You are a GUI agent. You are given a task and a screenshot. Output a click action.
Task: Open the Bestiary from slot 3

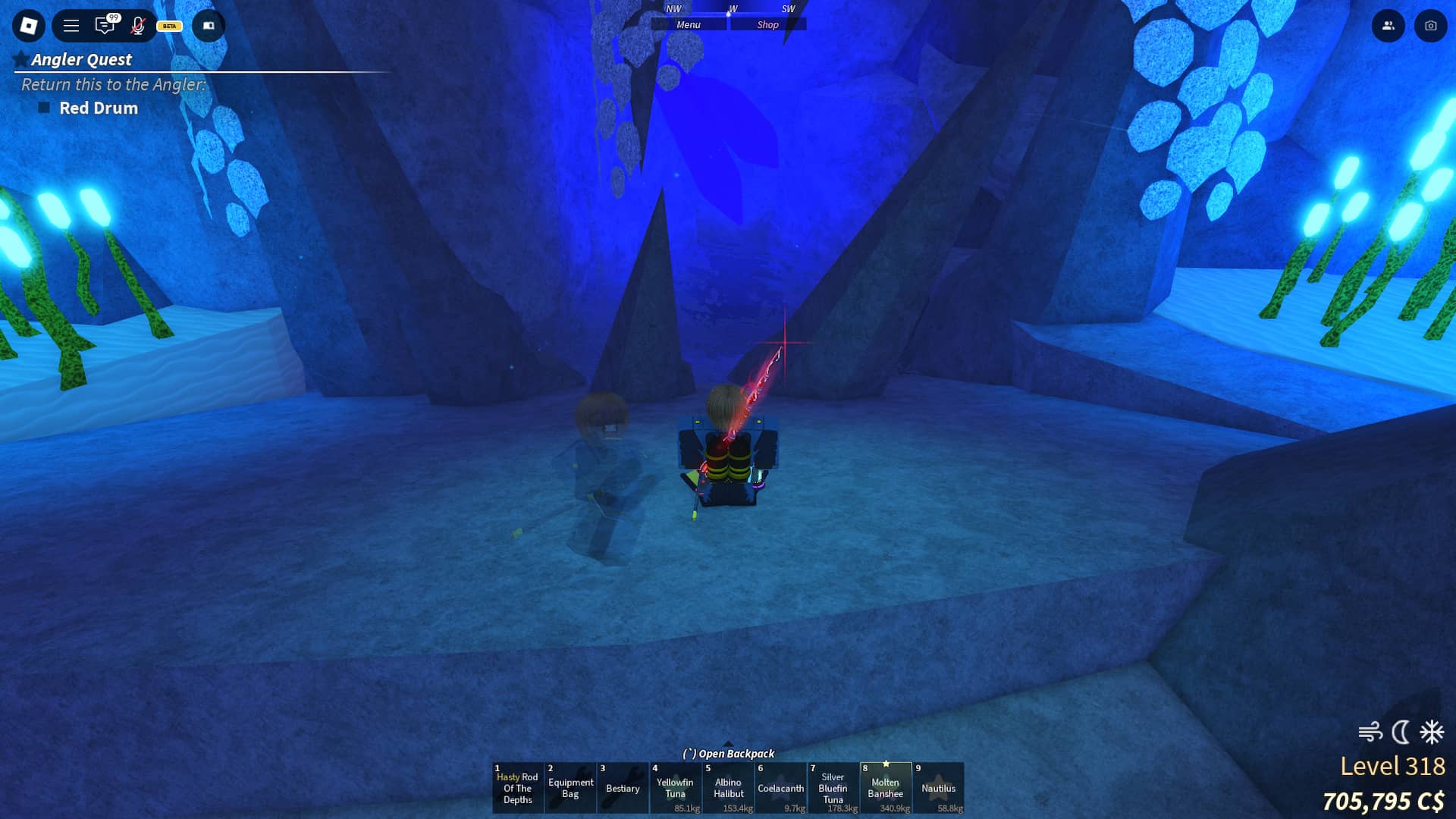click(623, 787)
